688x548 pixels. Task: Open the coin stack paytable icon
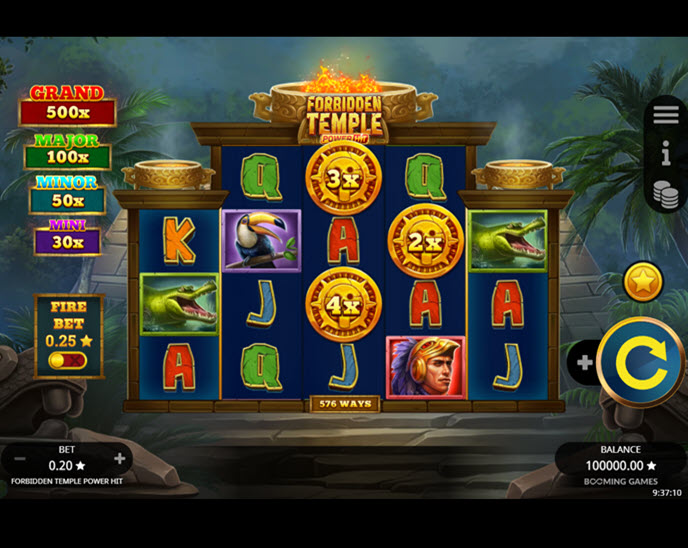[x=666, y=193]
